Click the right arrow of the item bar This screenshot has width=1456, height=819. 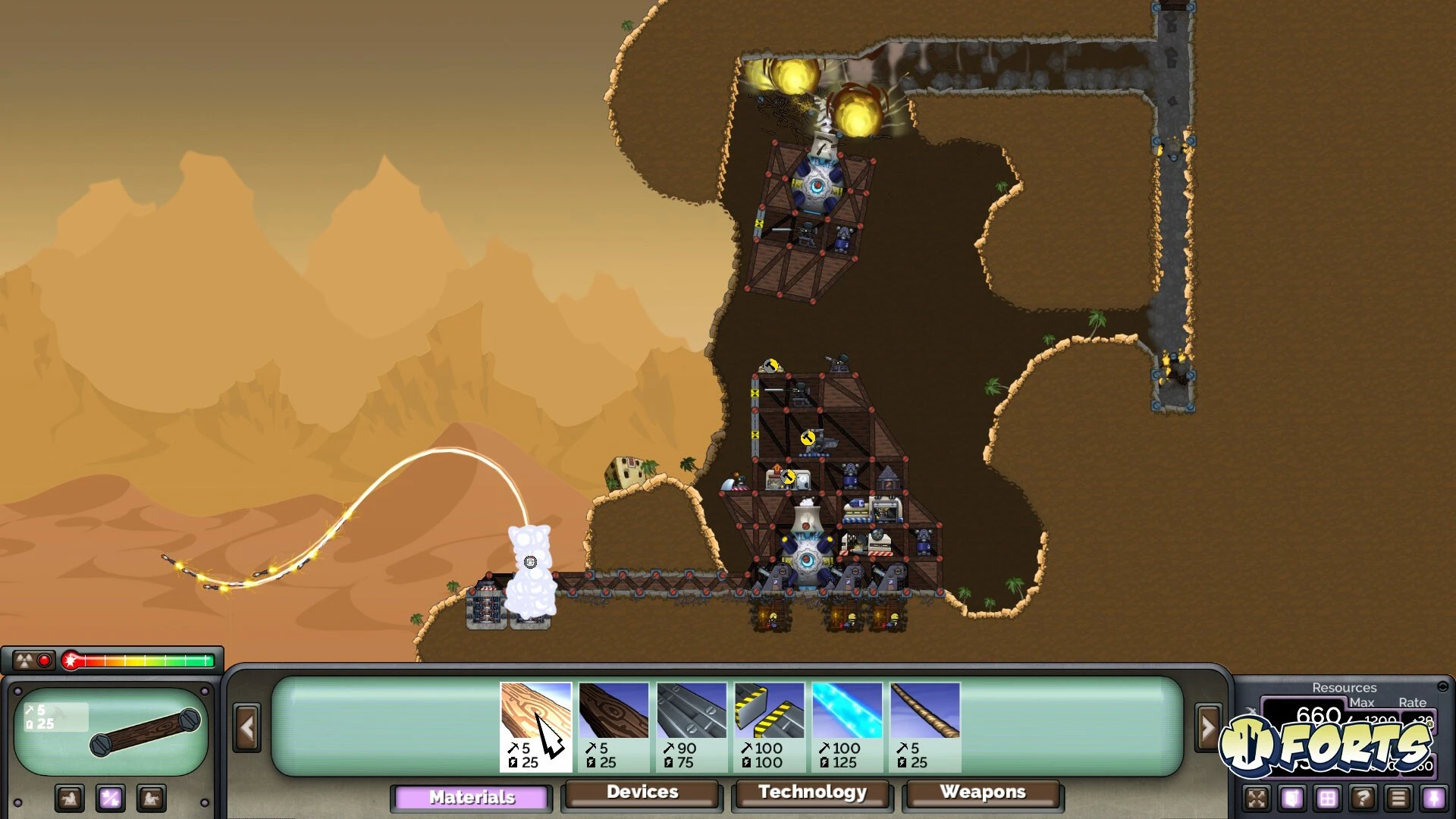[1207, 728]
